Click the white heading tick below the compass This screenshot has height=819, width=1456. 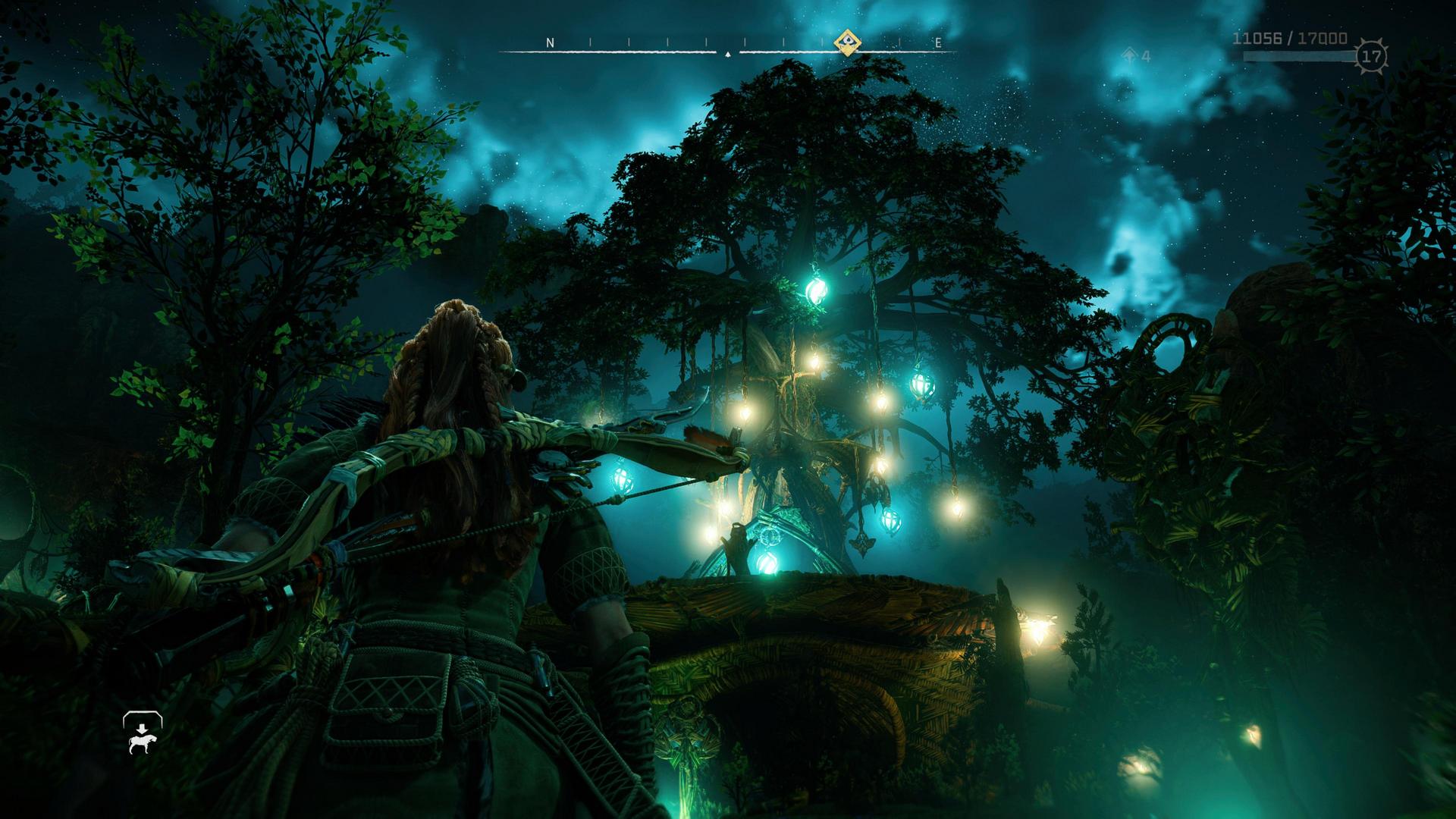(x=726, y=55)
